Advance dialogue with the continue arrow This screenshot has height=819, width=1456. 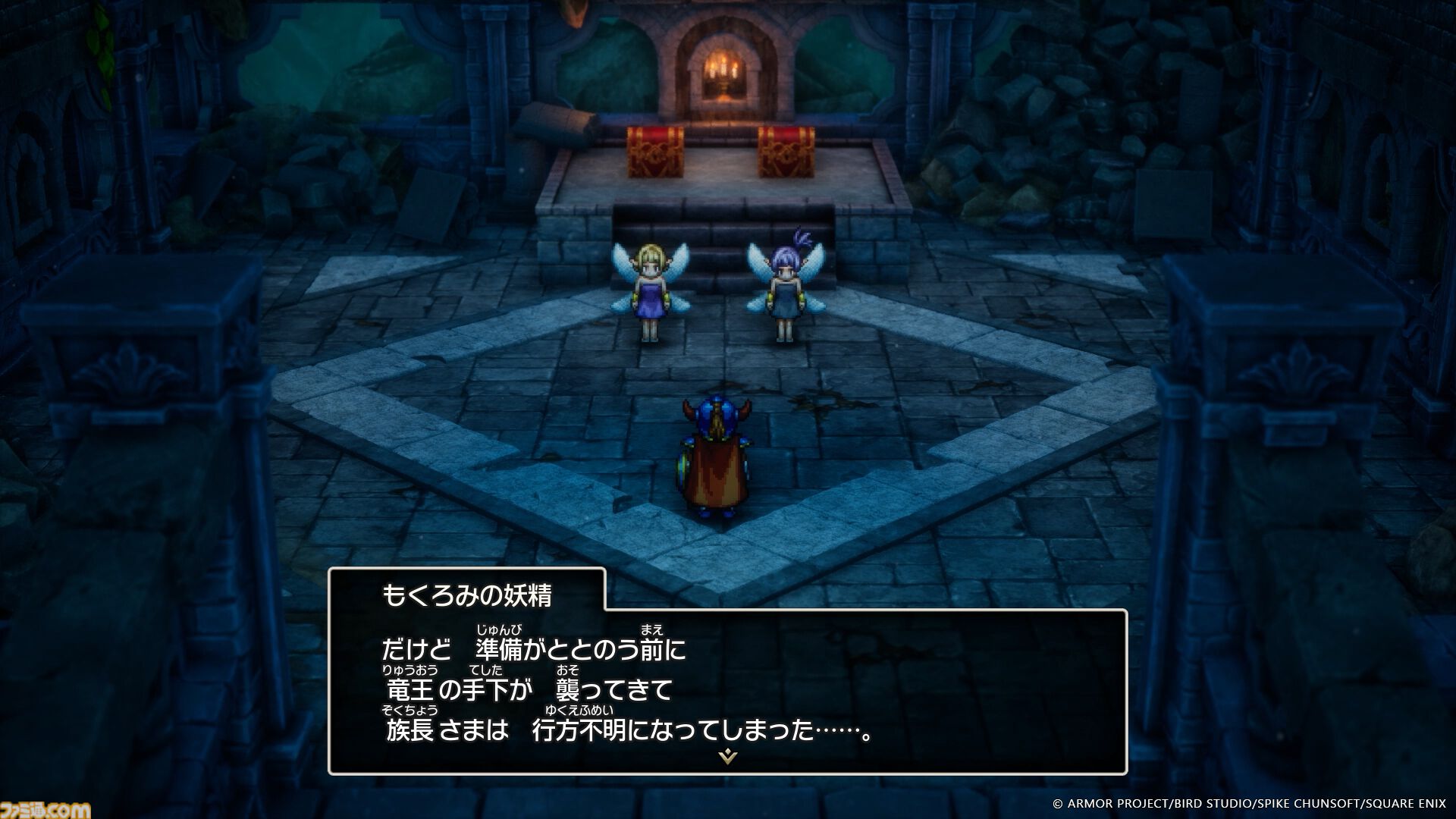tap(727, 757)
